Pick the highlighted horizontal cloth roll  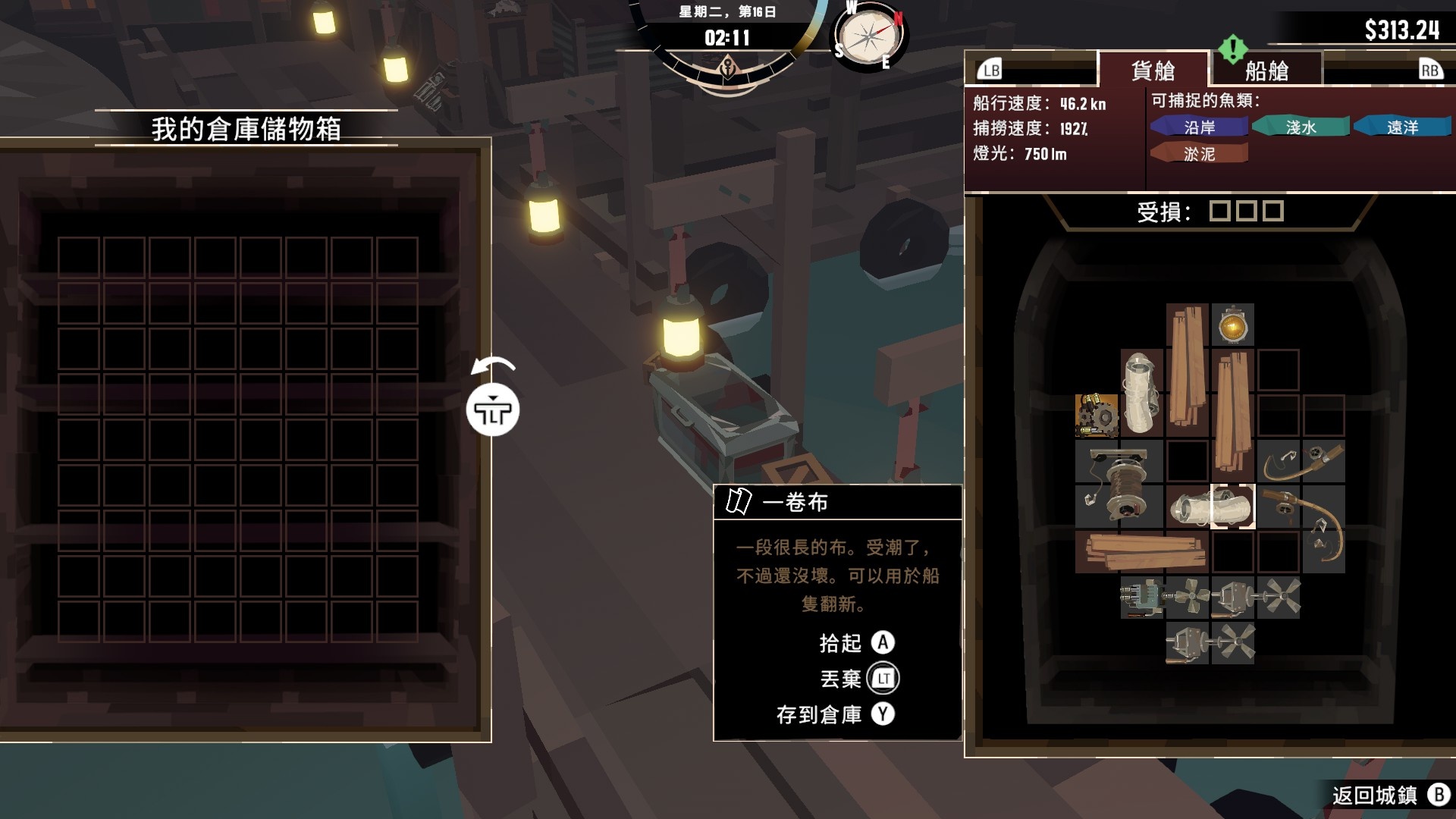pyautogui.click(x=1211, y=507)
